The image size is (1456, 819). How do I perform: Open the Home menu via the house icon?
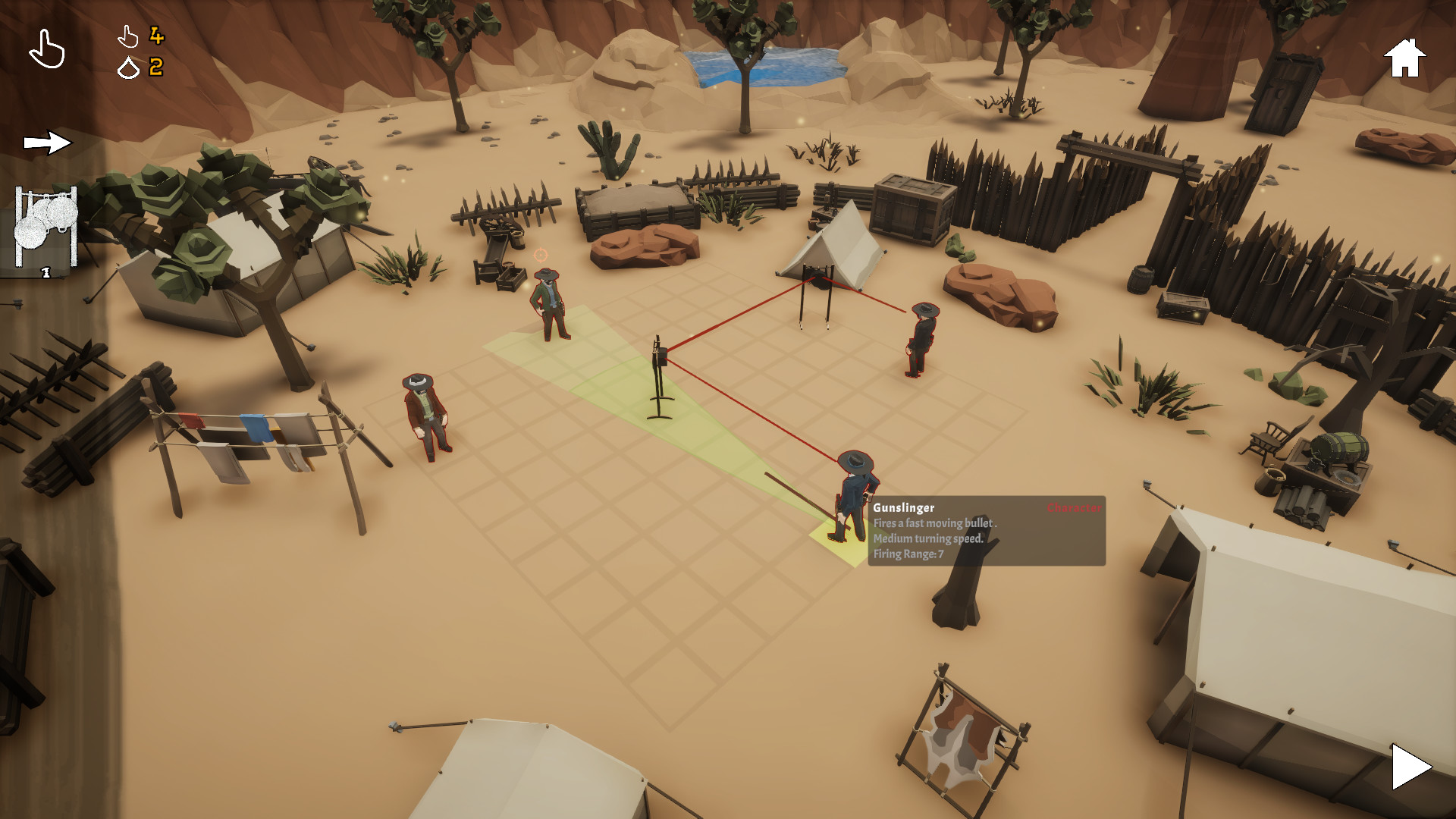[x=1404, y=57]
